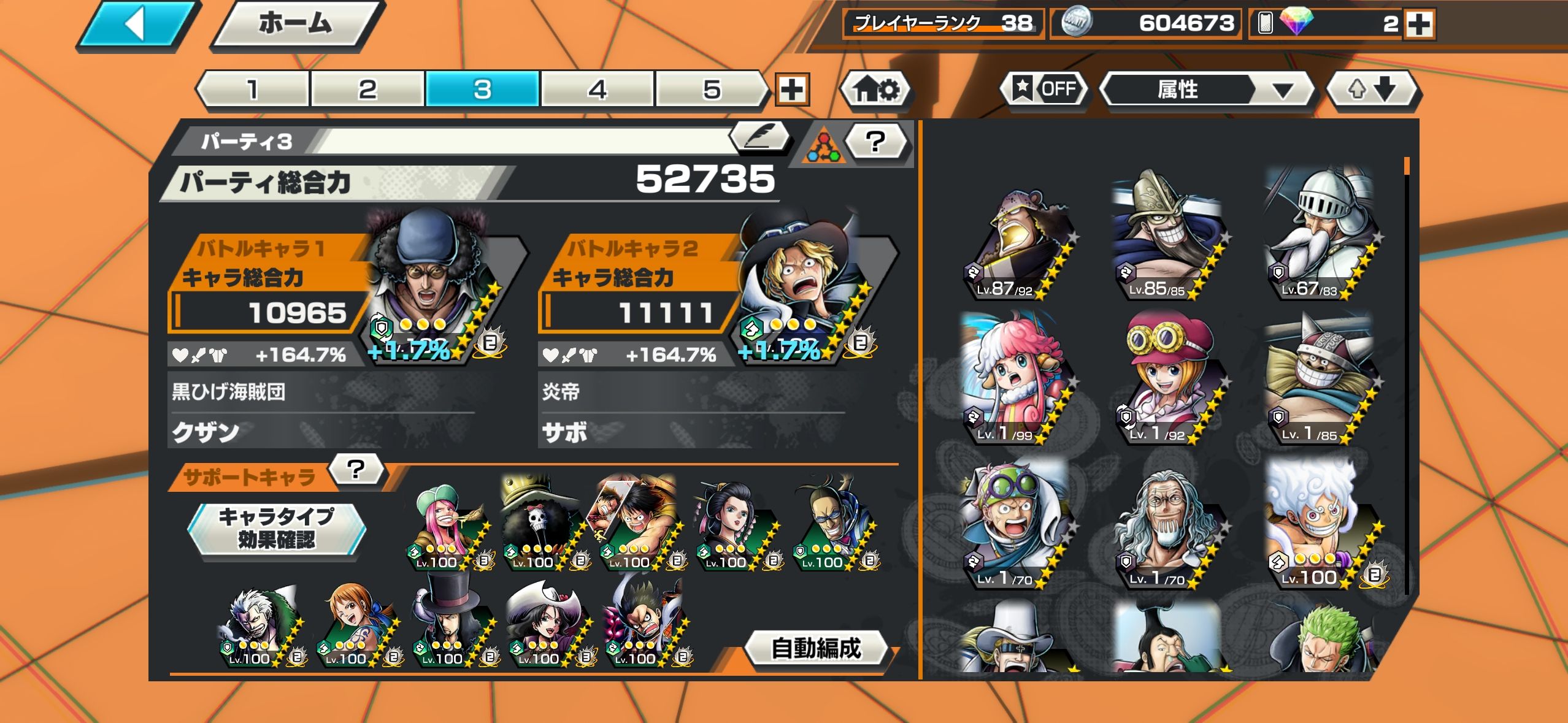Open the attribute triangle chart icon

[x=823, y=148]
